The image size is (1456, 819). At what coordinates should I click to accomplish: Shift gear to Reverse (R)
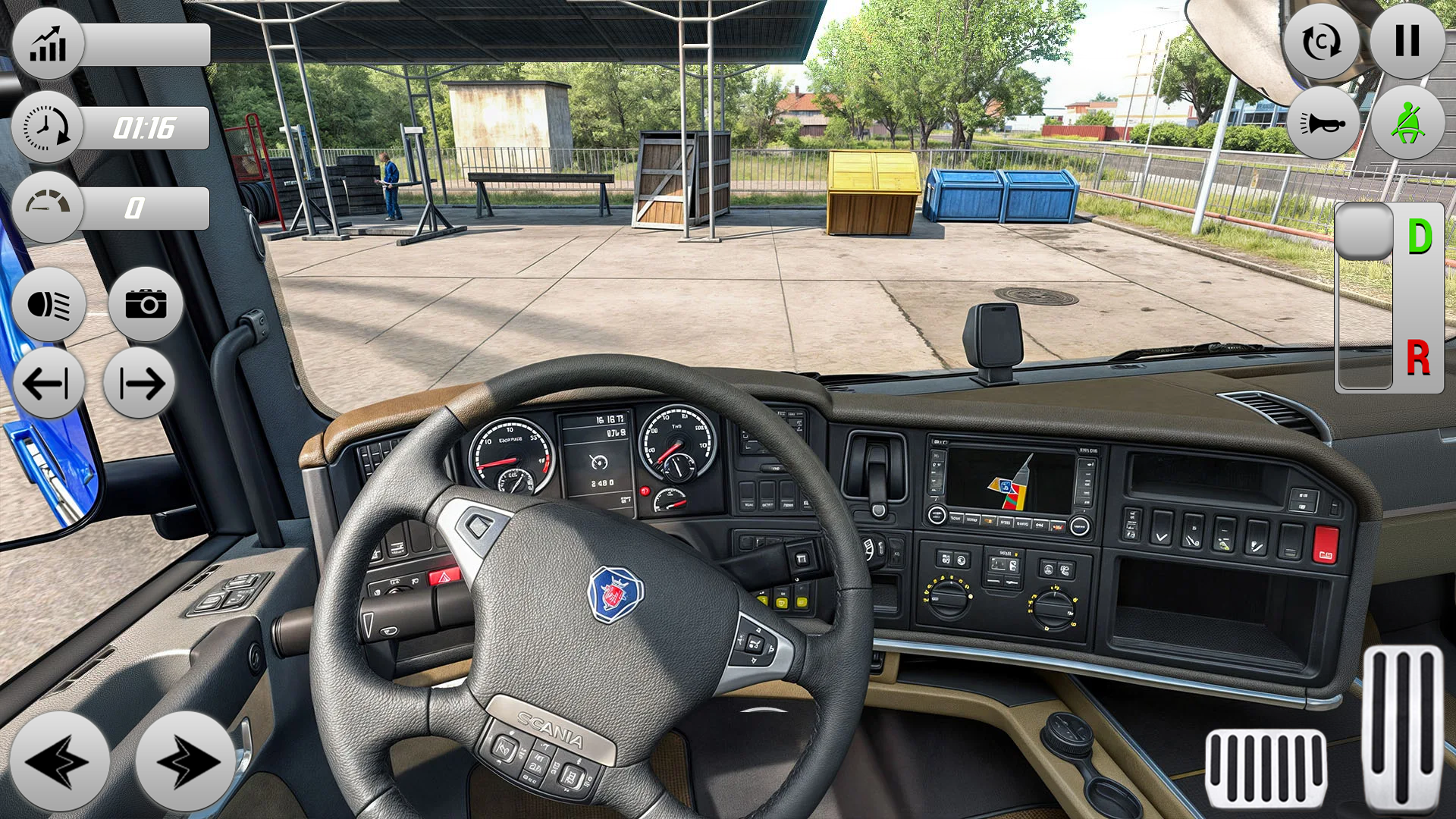1418,358
